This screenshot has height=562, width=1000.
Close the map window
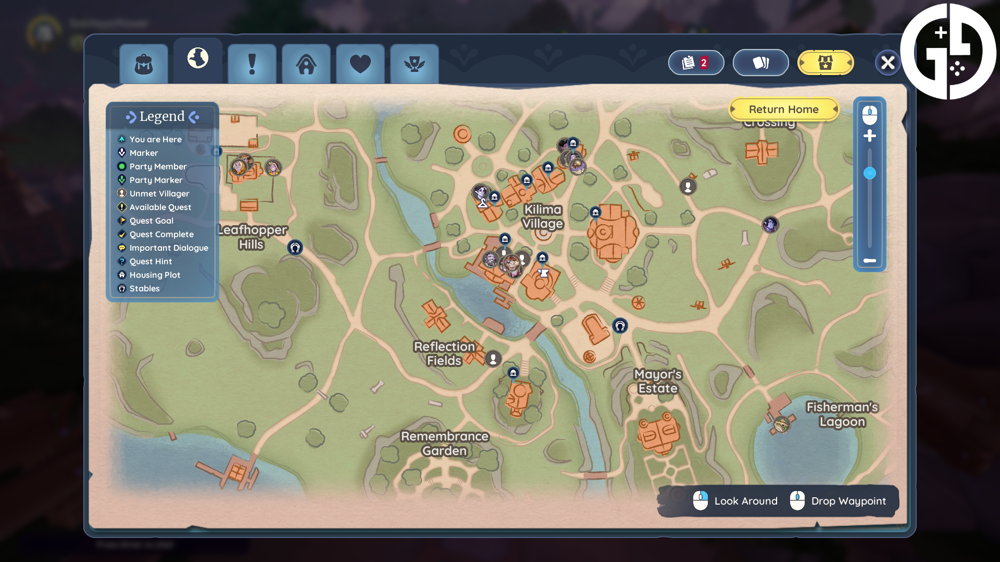[x=887, y=63]
